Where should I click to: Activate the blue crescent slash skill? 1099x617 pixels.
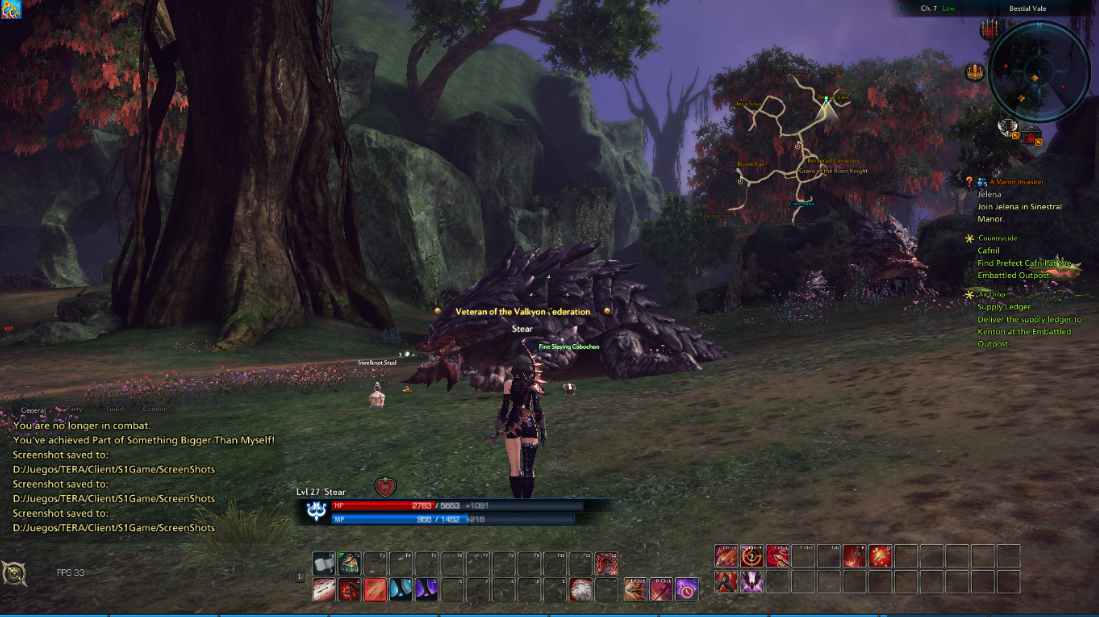[401, 589]
